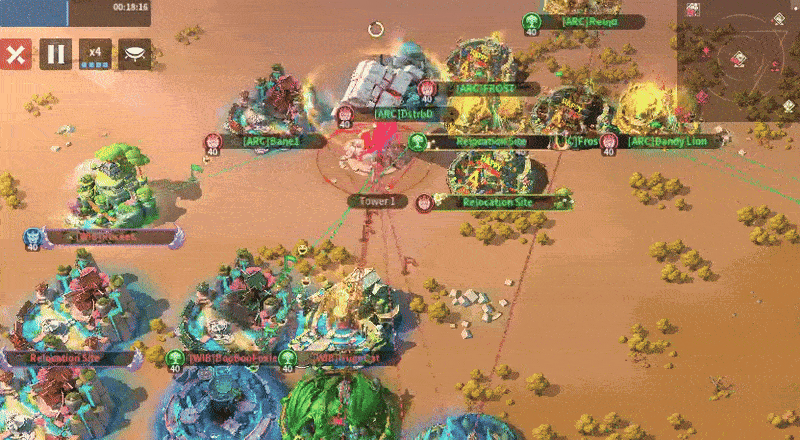800x440 pixels.
Task: Toggle the eye-shaped view button
Action: point(135,54)
